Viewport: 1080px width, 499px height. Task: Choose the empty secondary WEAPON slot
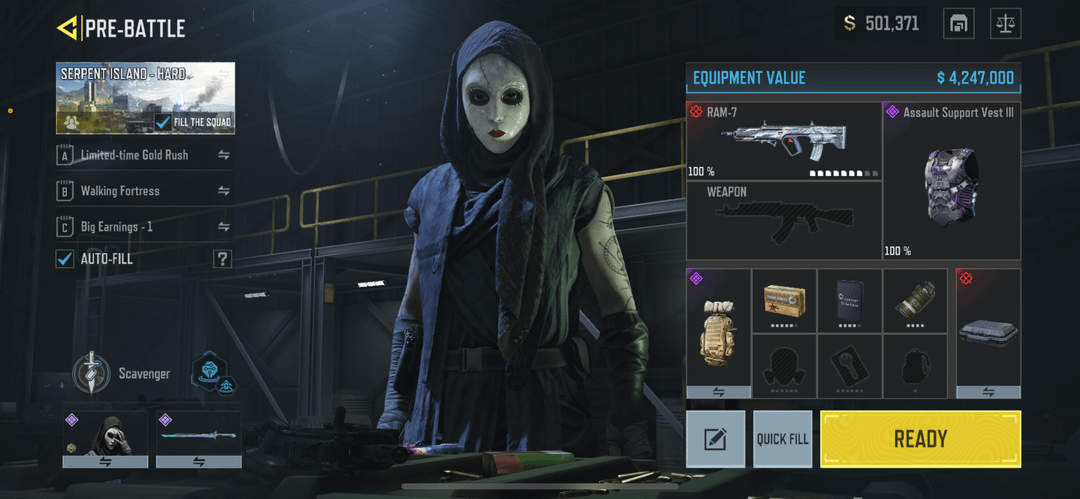pos(783,221)
